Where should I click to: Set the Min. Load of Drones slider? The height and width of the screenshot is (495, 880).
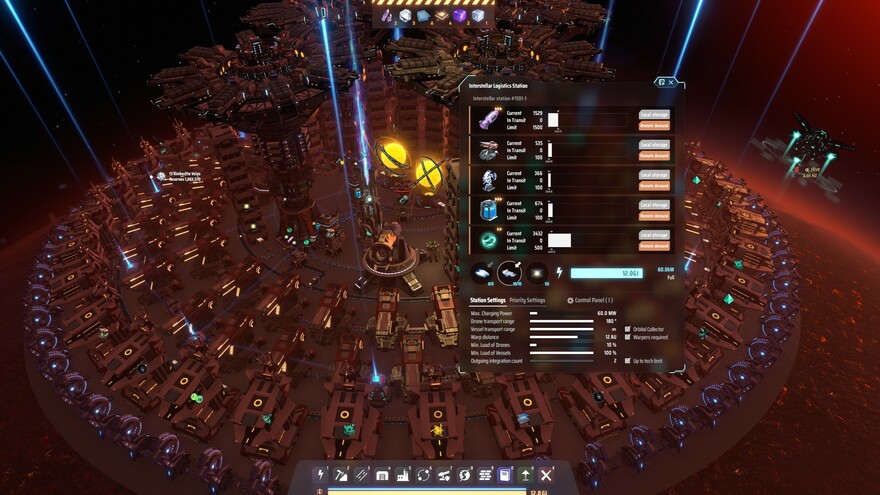561,345
